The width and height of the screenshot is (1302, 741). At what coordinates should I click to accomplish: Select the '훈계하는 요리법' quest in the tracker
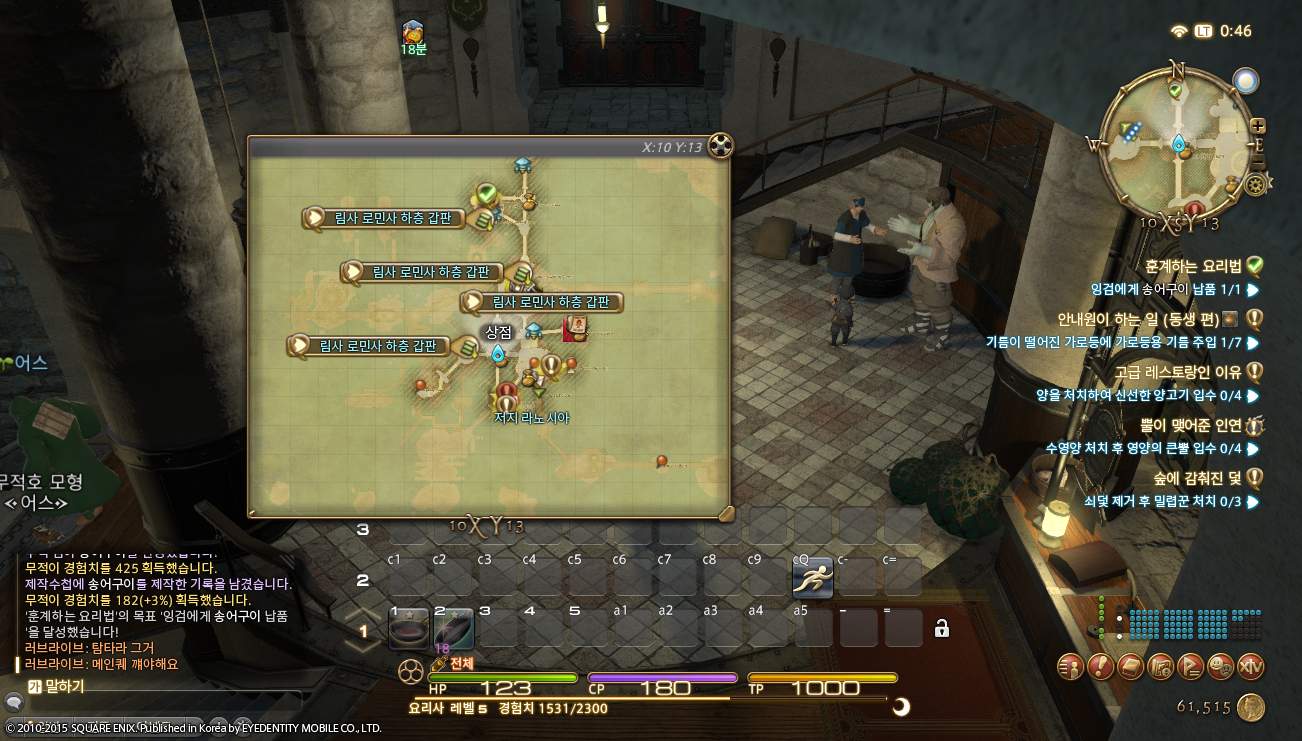[1193, 266]
